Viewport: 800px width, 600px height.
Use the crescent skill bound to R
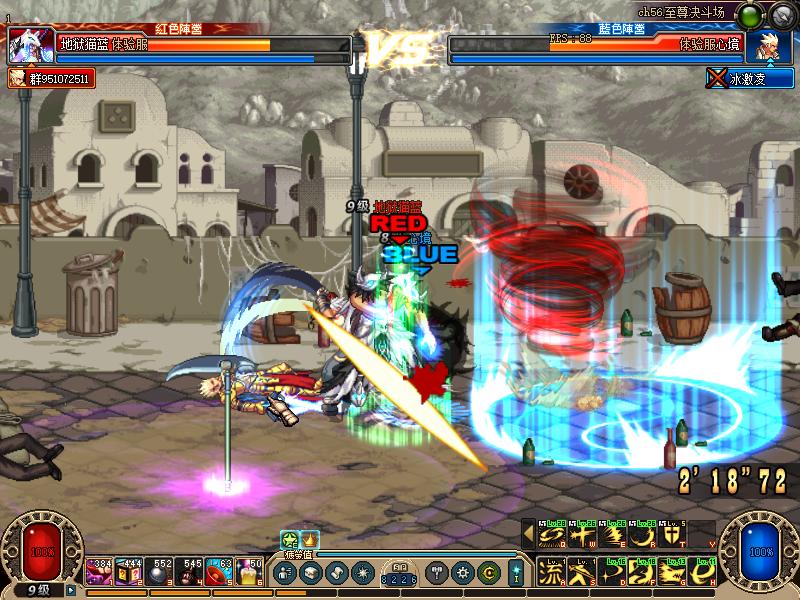[x=644, y=537]
